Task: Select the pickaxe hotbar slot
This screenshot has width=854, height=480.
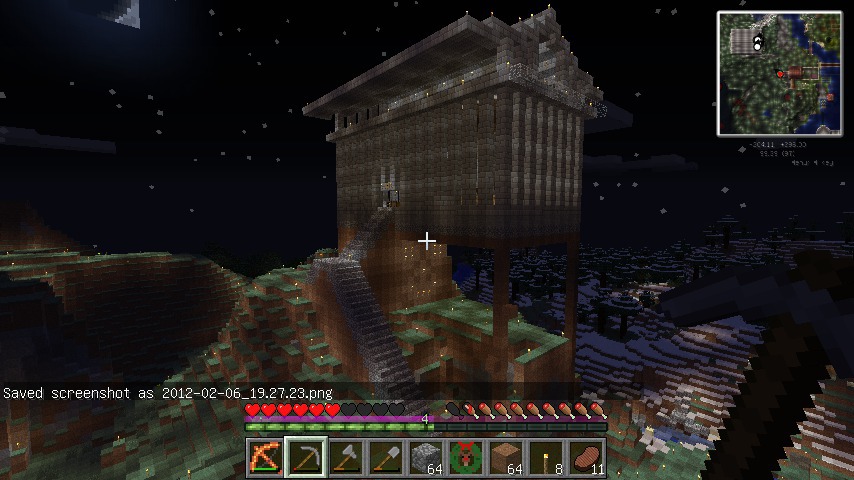Action: tap(305, 458)
